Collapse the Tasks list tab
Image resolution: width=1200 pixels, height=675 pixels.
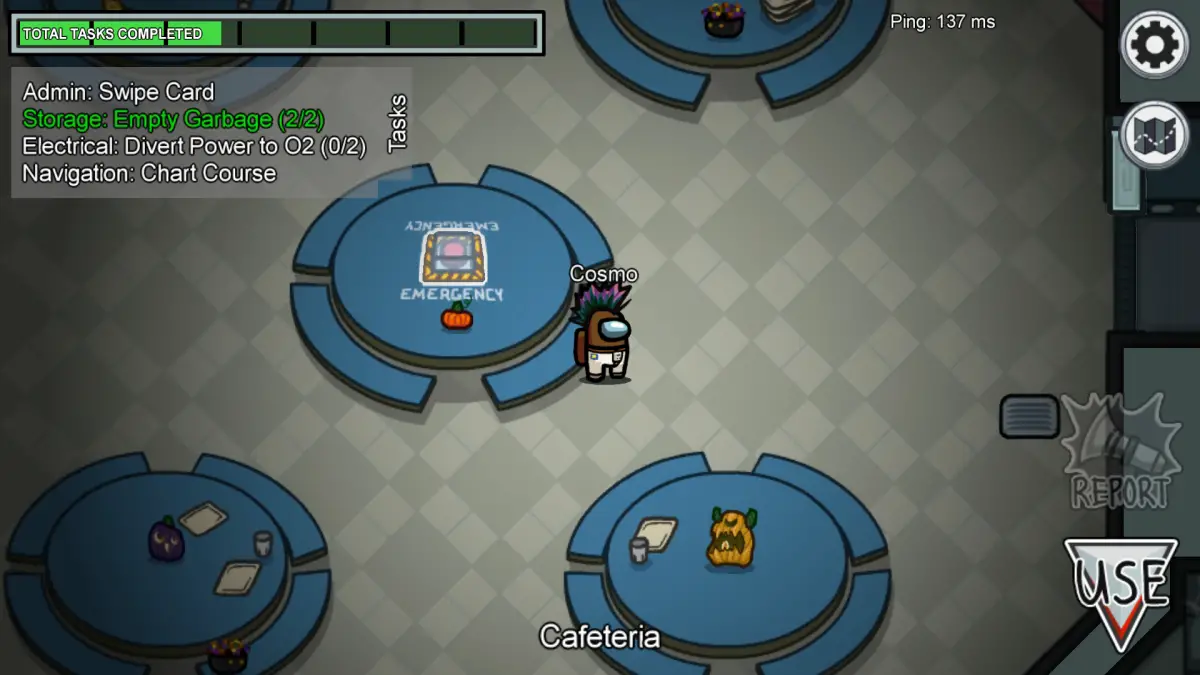(398, 123)
